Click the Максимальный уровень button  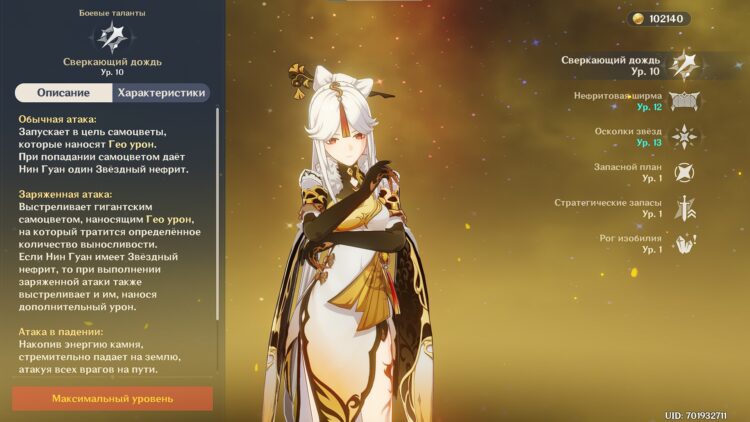[112, 398]
